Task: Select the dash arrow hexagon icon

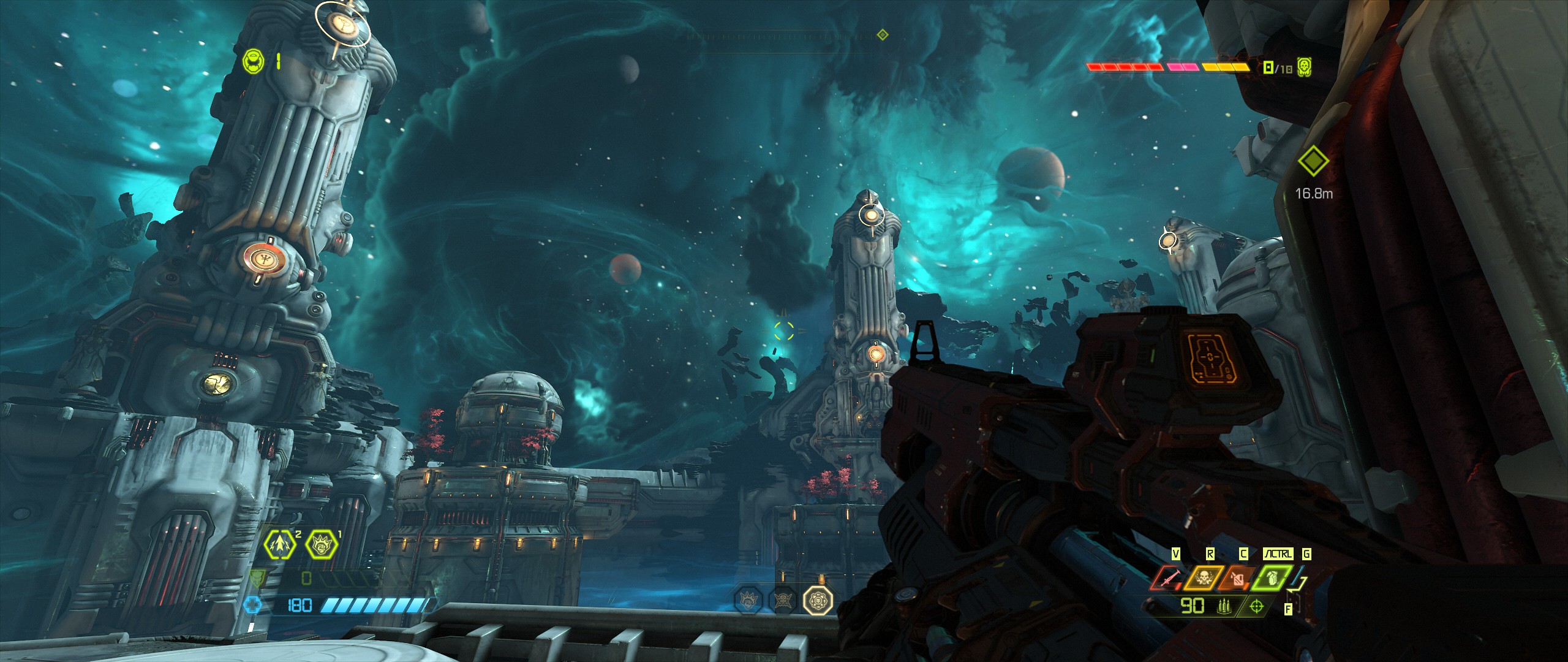Action: click(x=279, y=544)
